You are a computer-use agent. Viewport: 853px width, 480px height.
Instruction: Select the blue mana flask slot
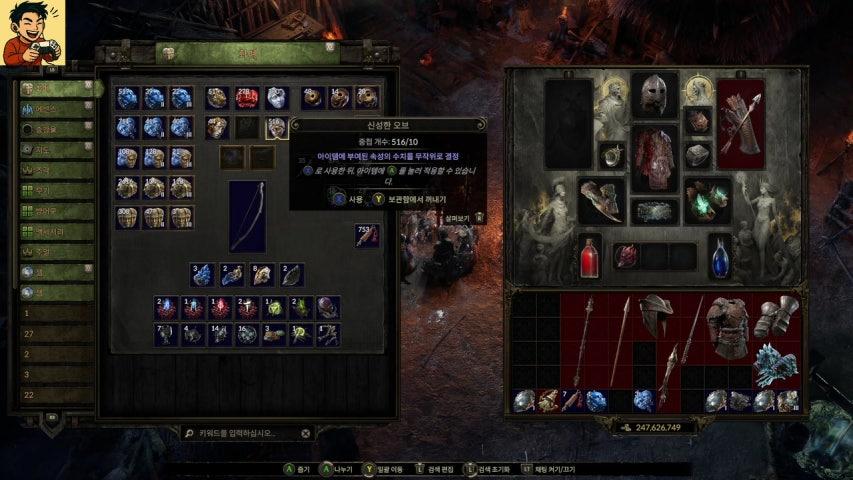coord(720,258)
